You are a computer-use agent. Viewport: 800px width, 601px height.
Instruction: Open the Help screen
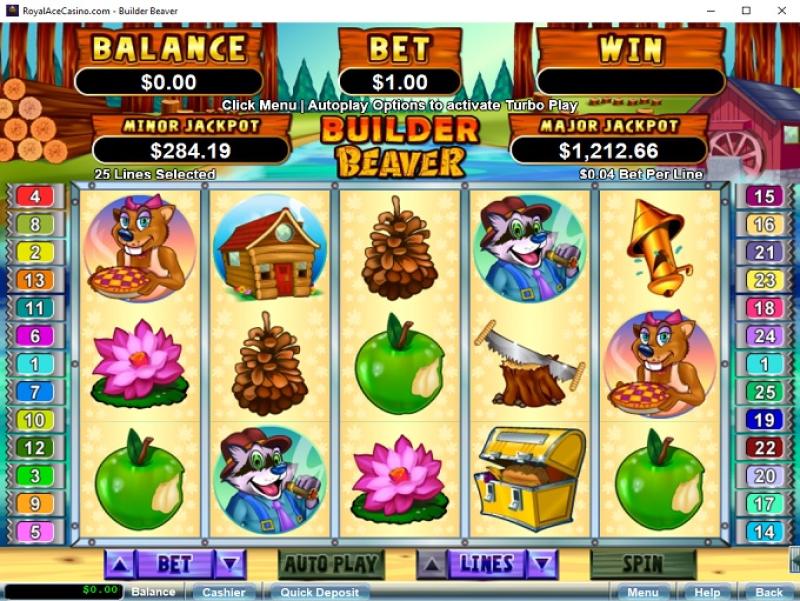pos(707,592)
